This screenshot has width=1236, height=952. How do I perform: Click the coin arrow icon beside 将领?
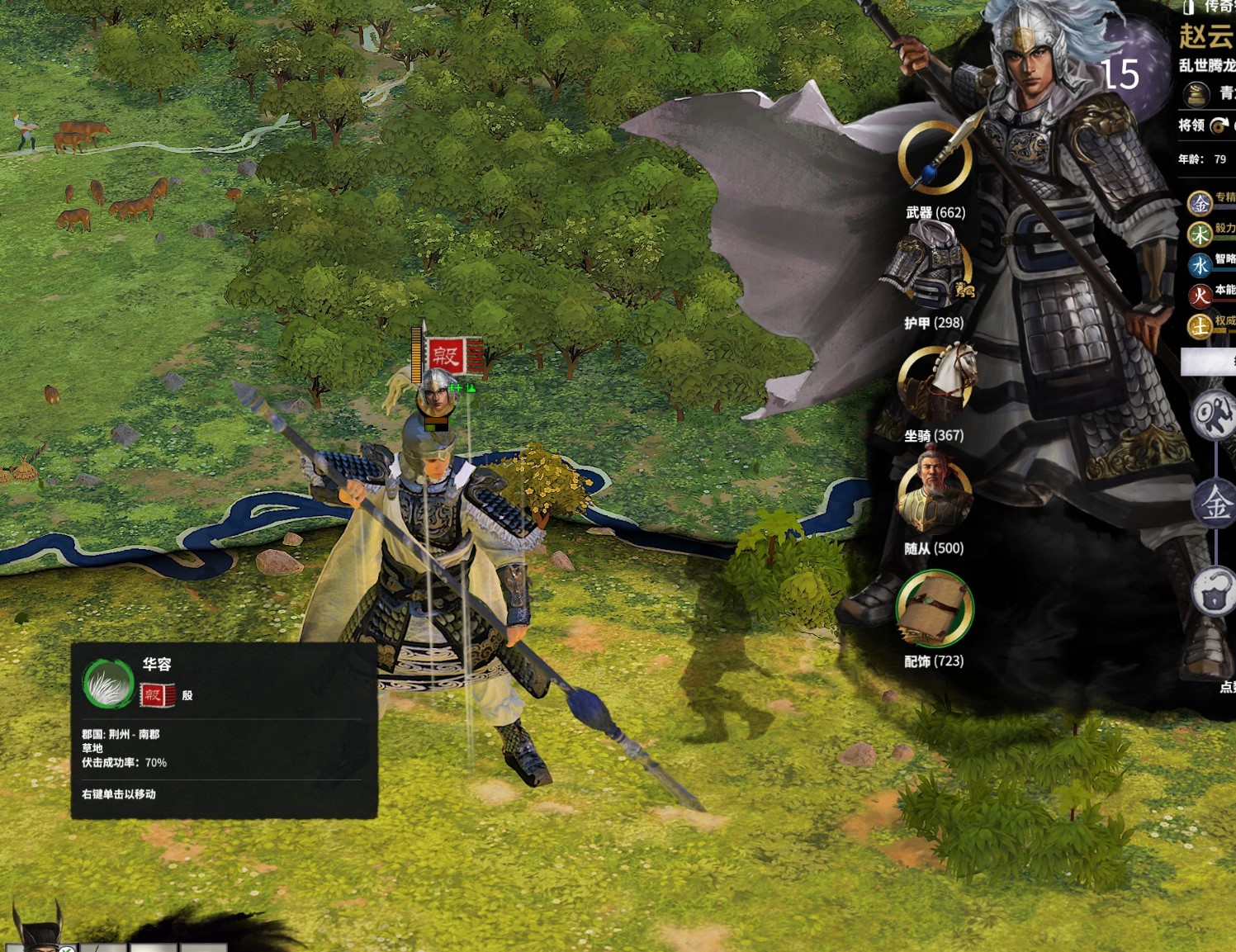(1219, 126)
